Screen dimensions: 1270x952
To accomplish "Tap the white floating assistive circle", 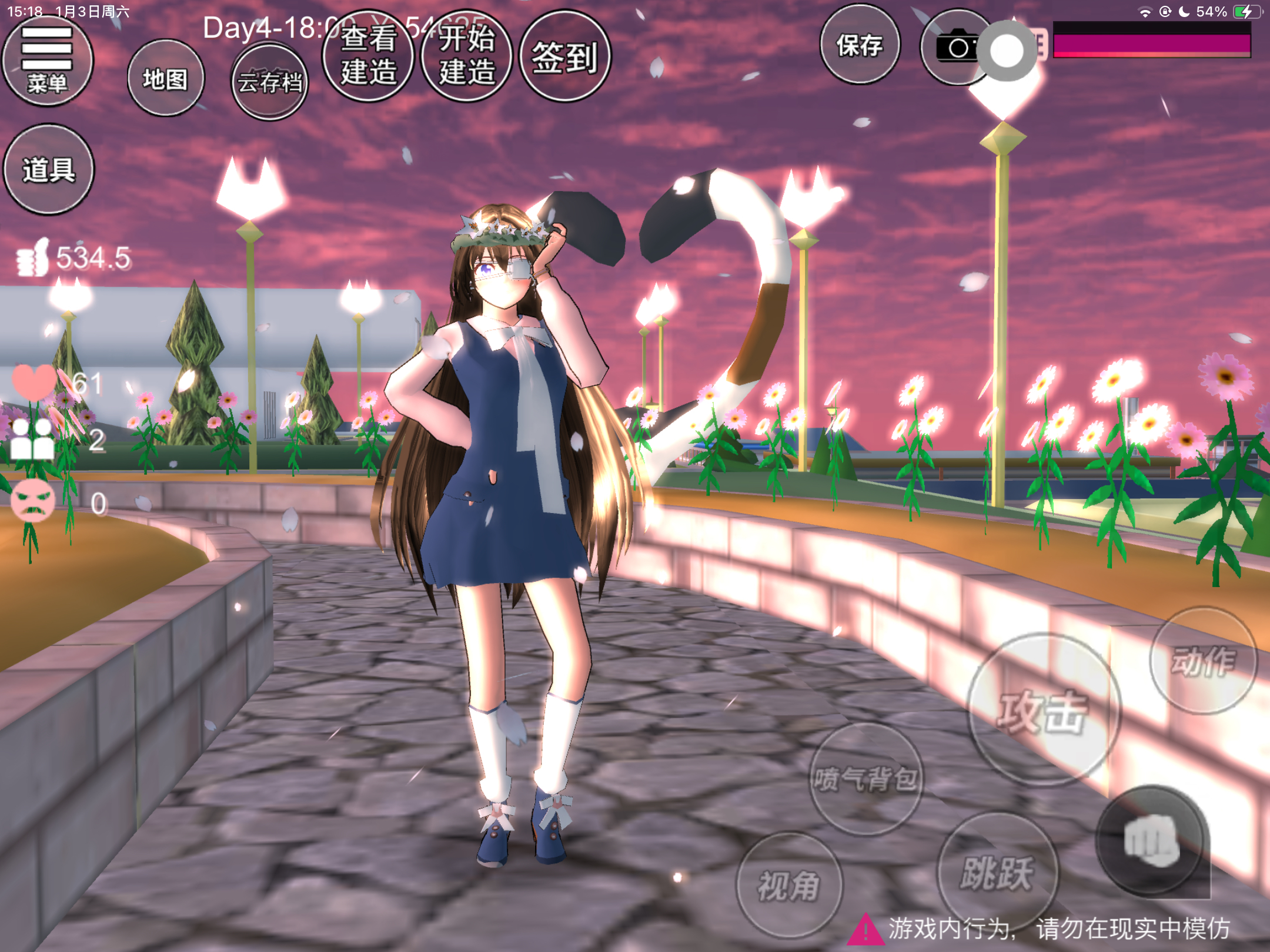I will tap(1007, 51).
